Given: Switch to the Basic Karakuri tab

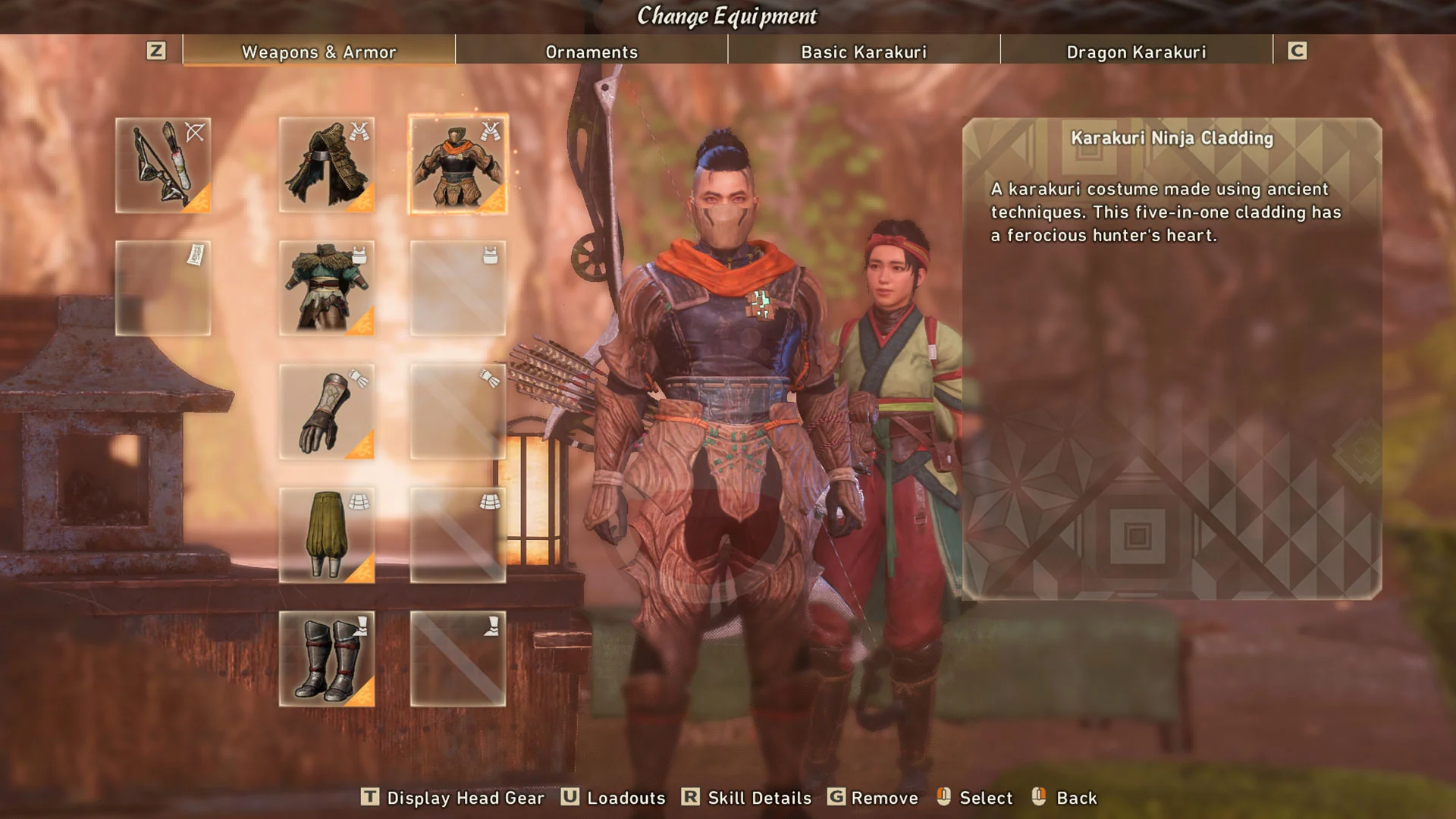Looking at the screenshot, I should [x=864, y=52].
